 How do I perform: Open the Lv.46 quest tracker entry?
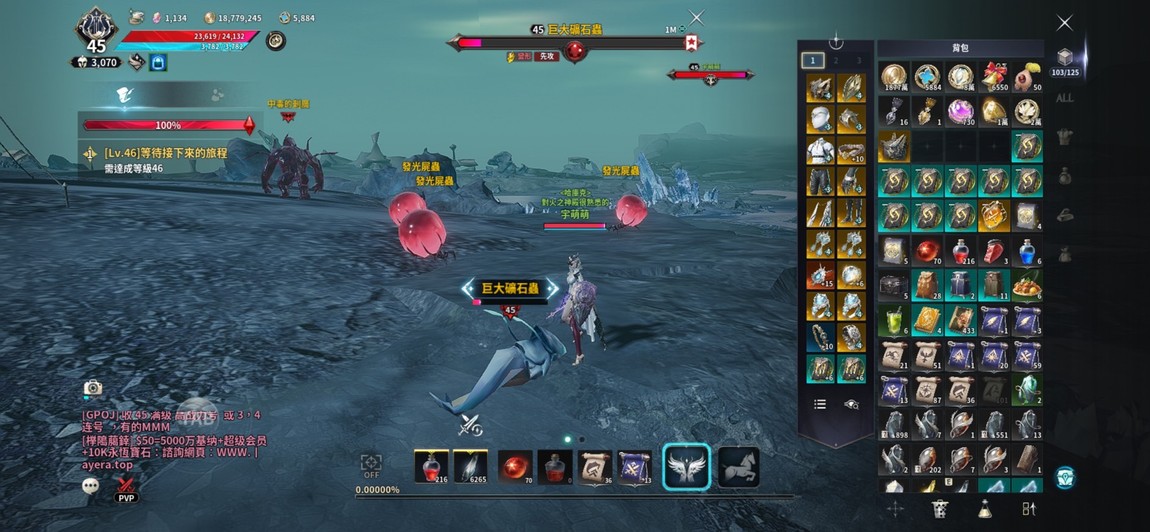click(165, 153)
